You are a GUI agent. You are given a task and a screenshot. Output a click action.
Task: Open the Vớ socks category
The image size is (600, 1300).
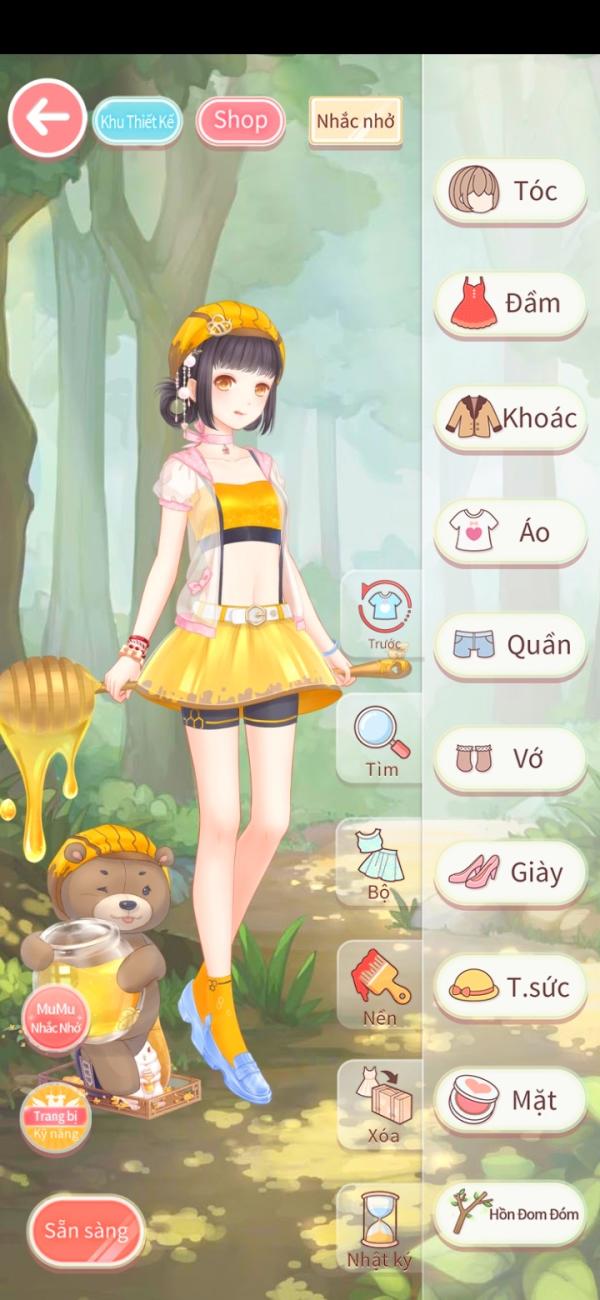tap(510, 759)
